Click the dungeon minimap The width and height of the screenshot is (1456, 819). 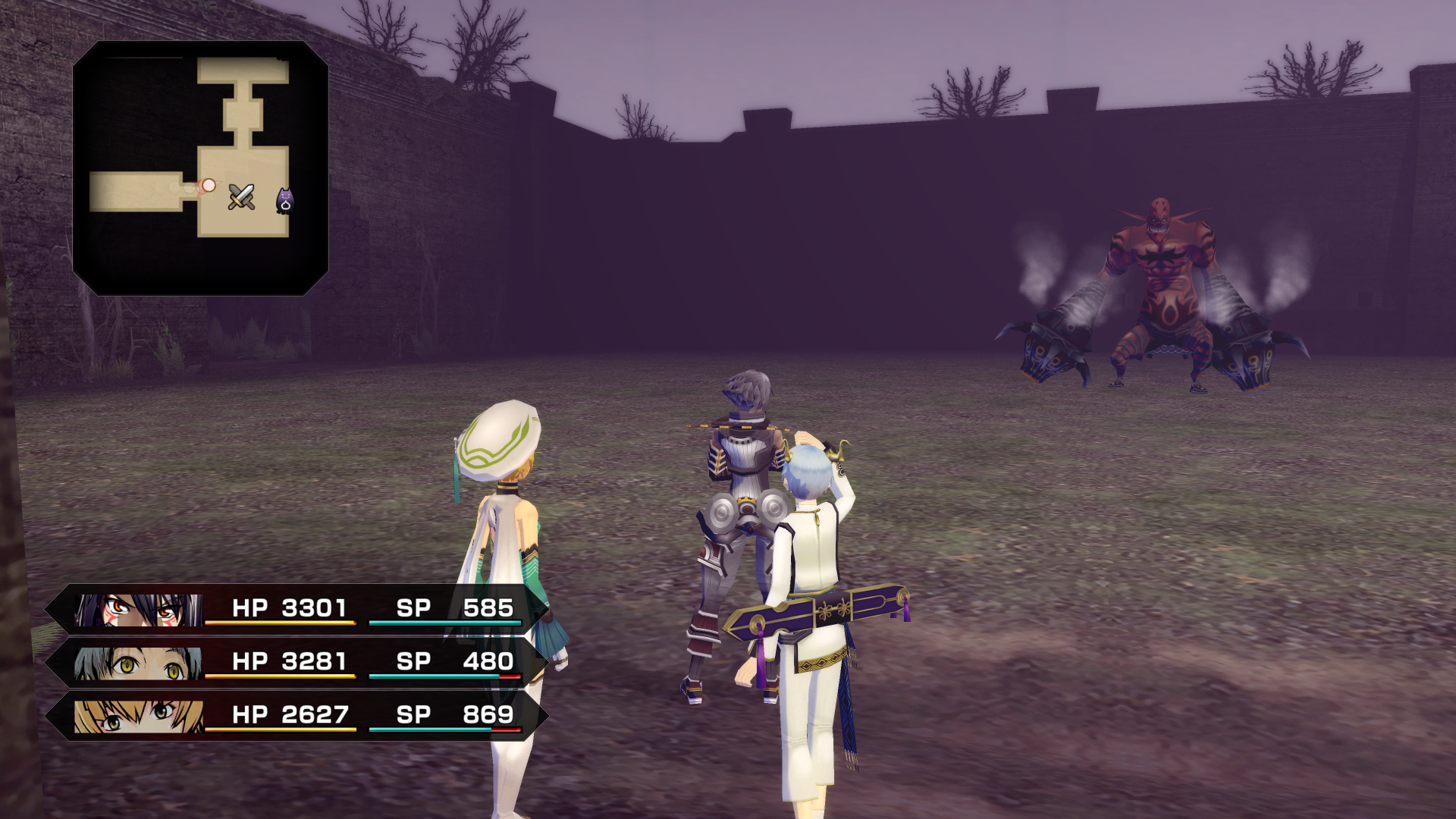click(x=200, y=168)
